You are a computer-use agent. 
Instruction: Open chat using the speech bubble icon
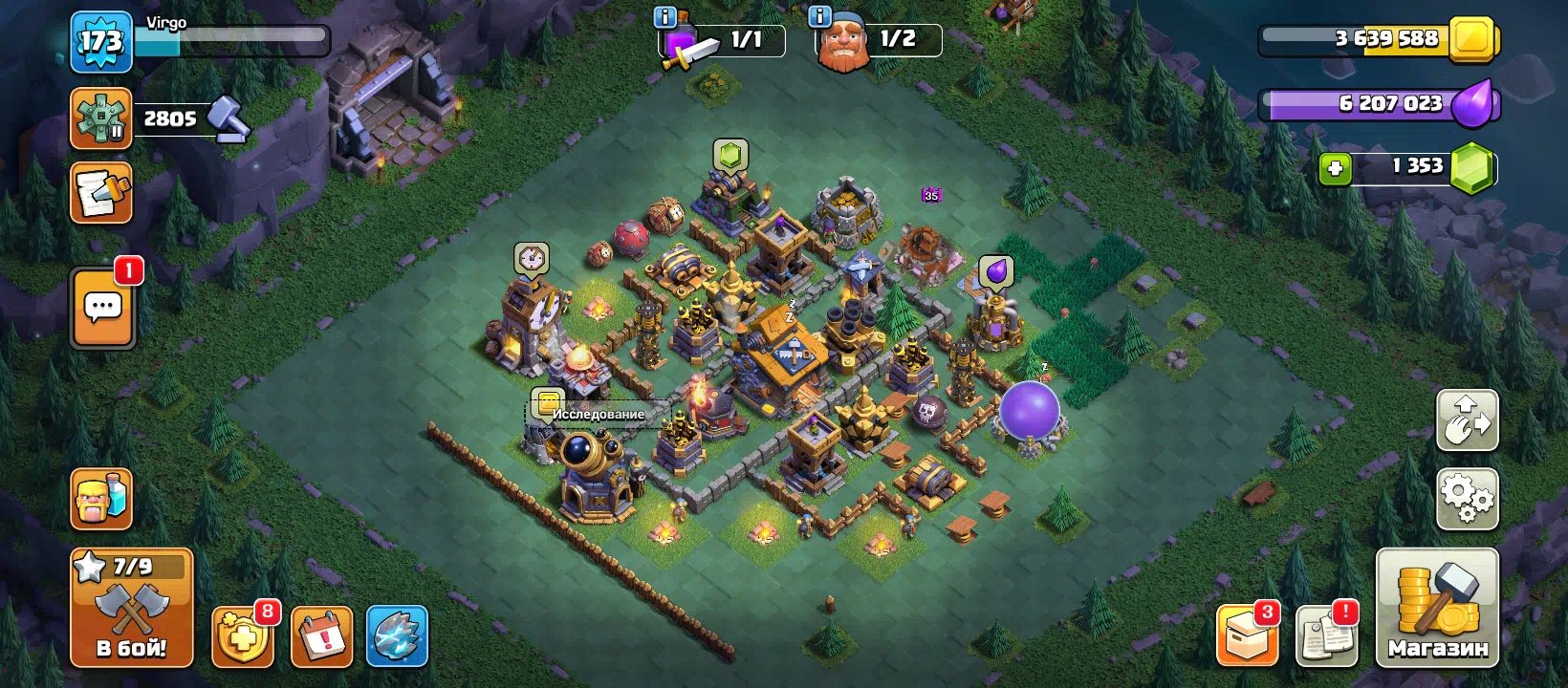pos(100,308)
